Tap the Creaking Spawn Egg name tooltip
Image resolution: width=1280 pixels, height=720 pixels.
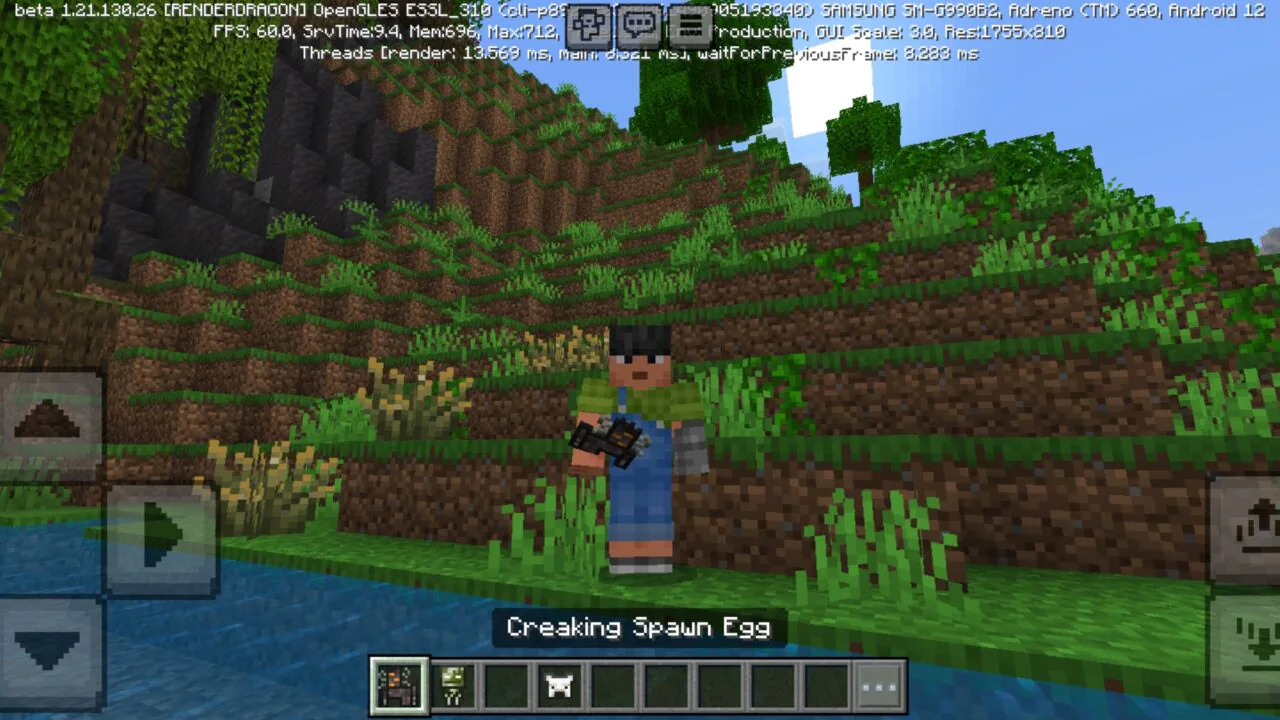click(x=640, y=628)
